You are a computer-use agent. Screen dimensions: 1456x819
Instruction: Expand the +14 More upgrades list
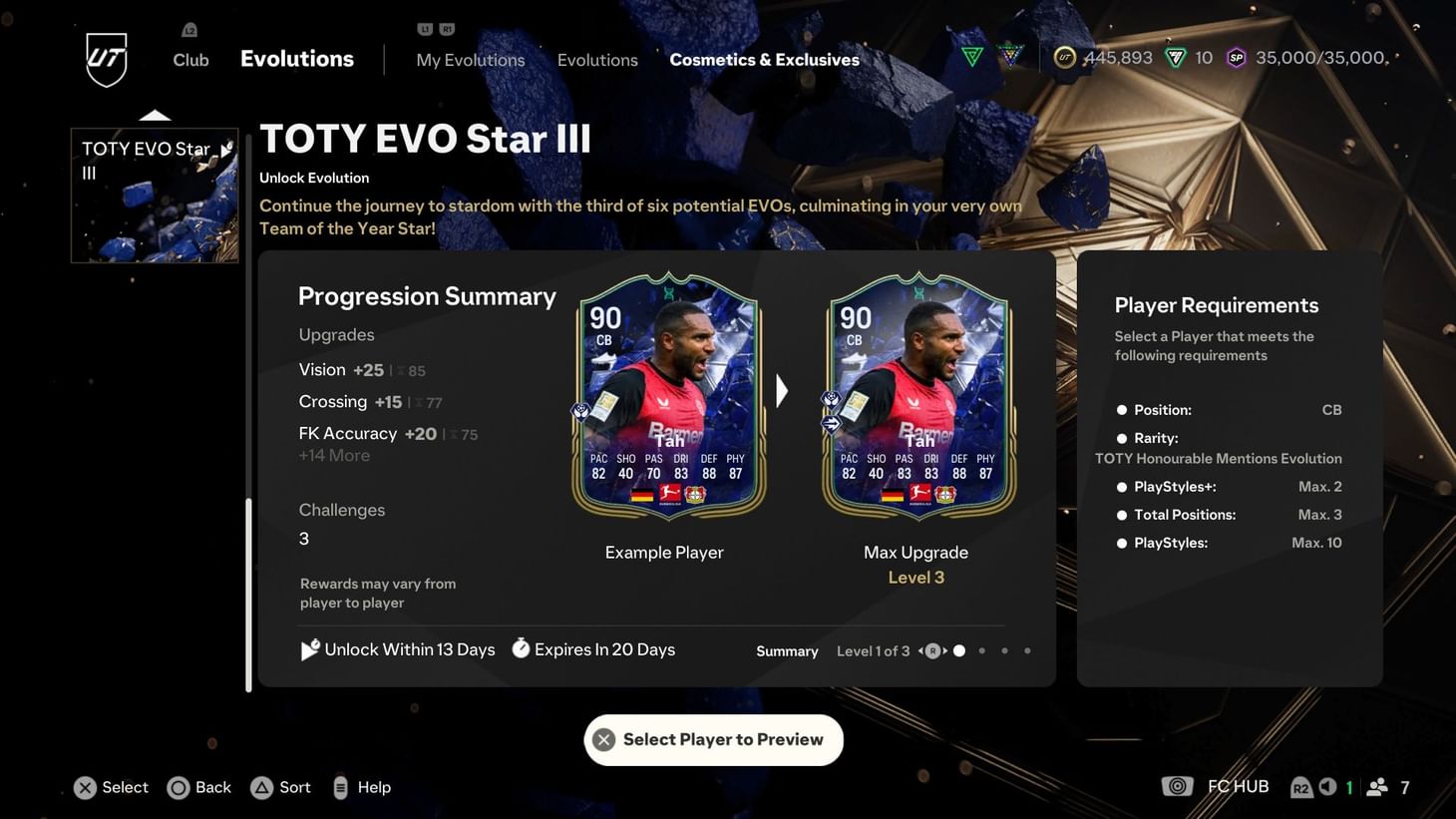tap(333, 455)
